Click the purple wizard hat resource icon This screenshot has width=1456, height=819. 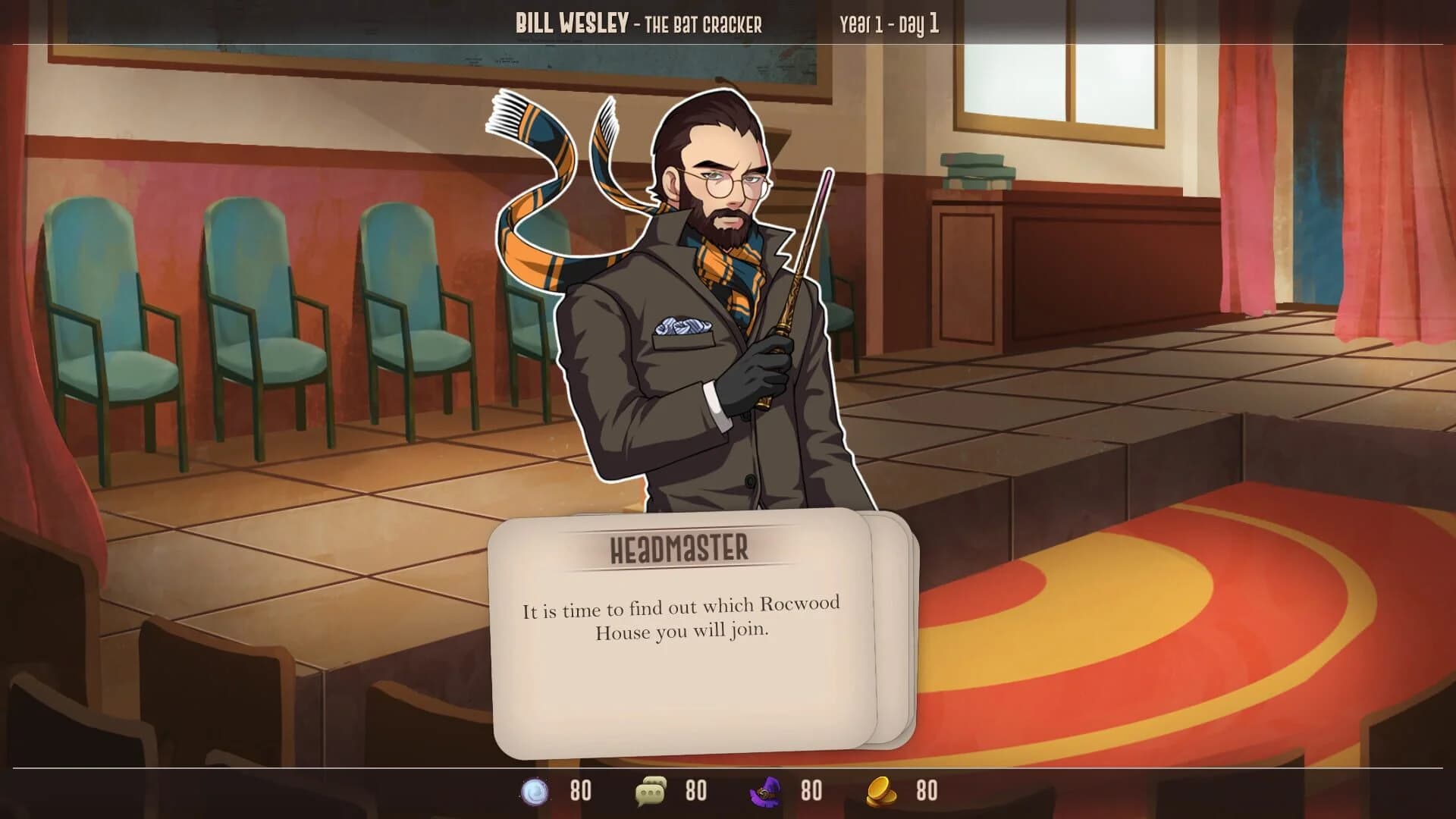[766, 790]
